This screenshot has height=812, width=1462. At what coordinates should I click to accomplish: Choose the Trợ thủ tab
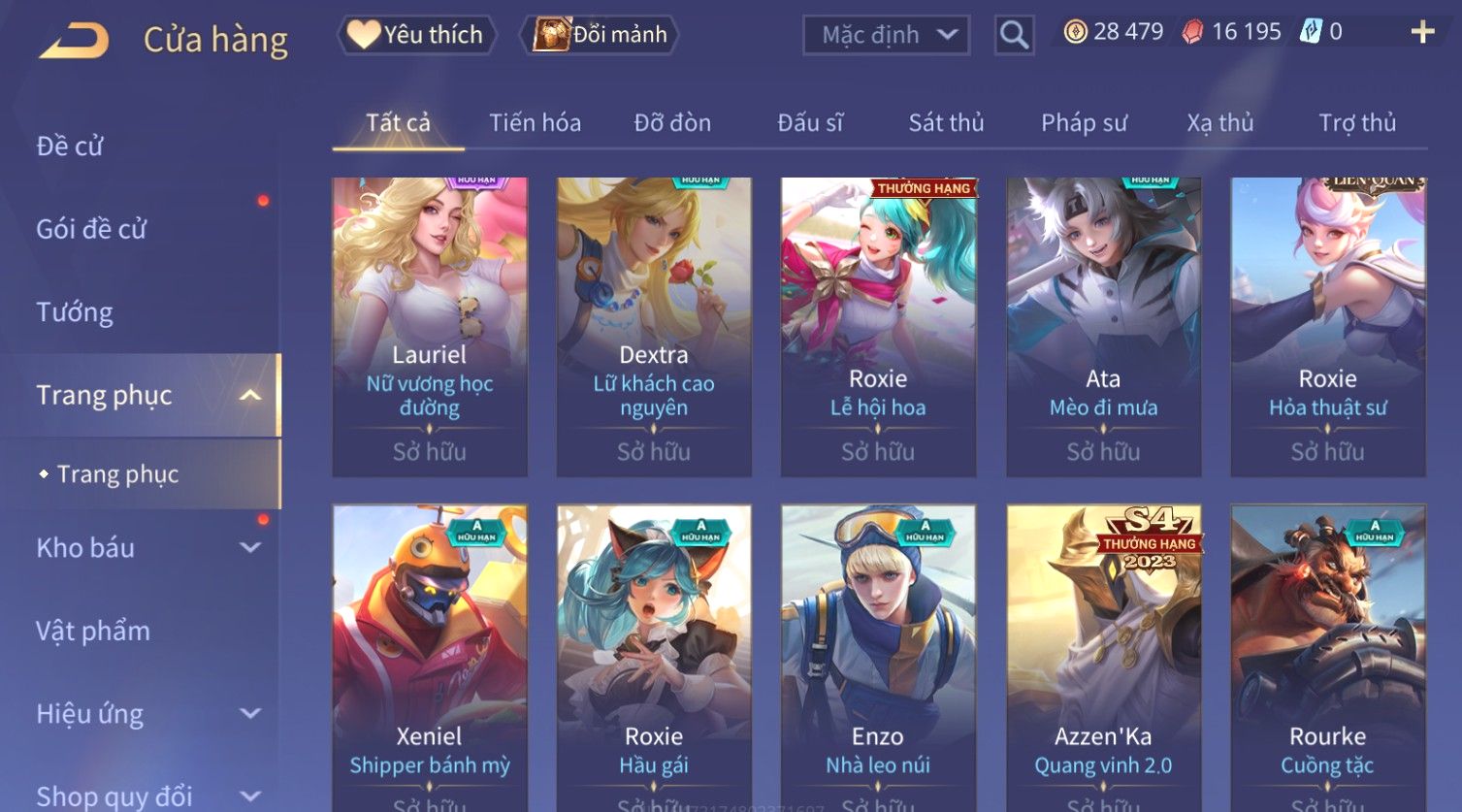point(1357,123)
